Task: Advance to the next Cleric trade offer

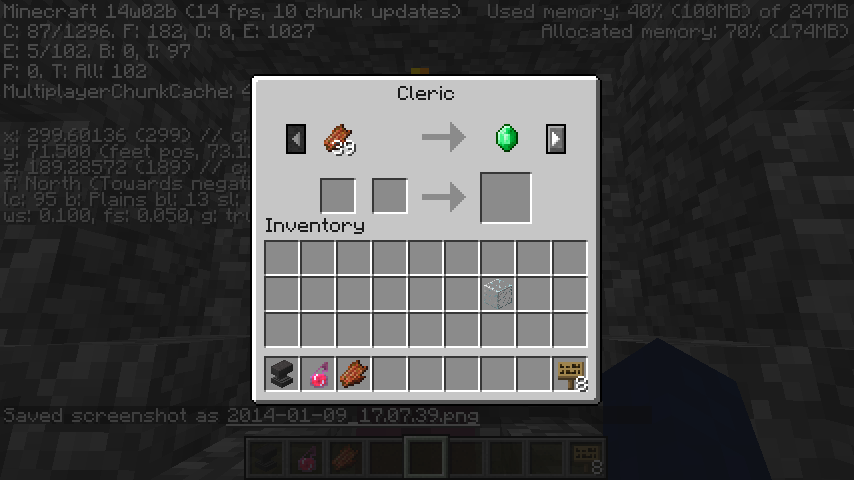Action: click(x=556, y=139)
